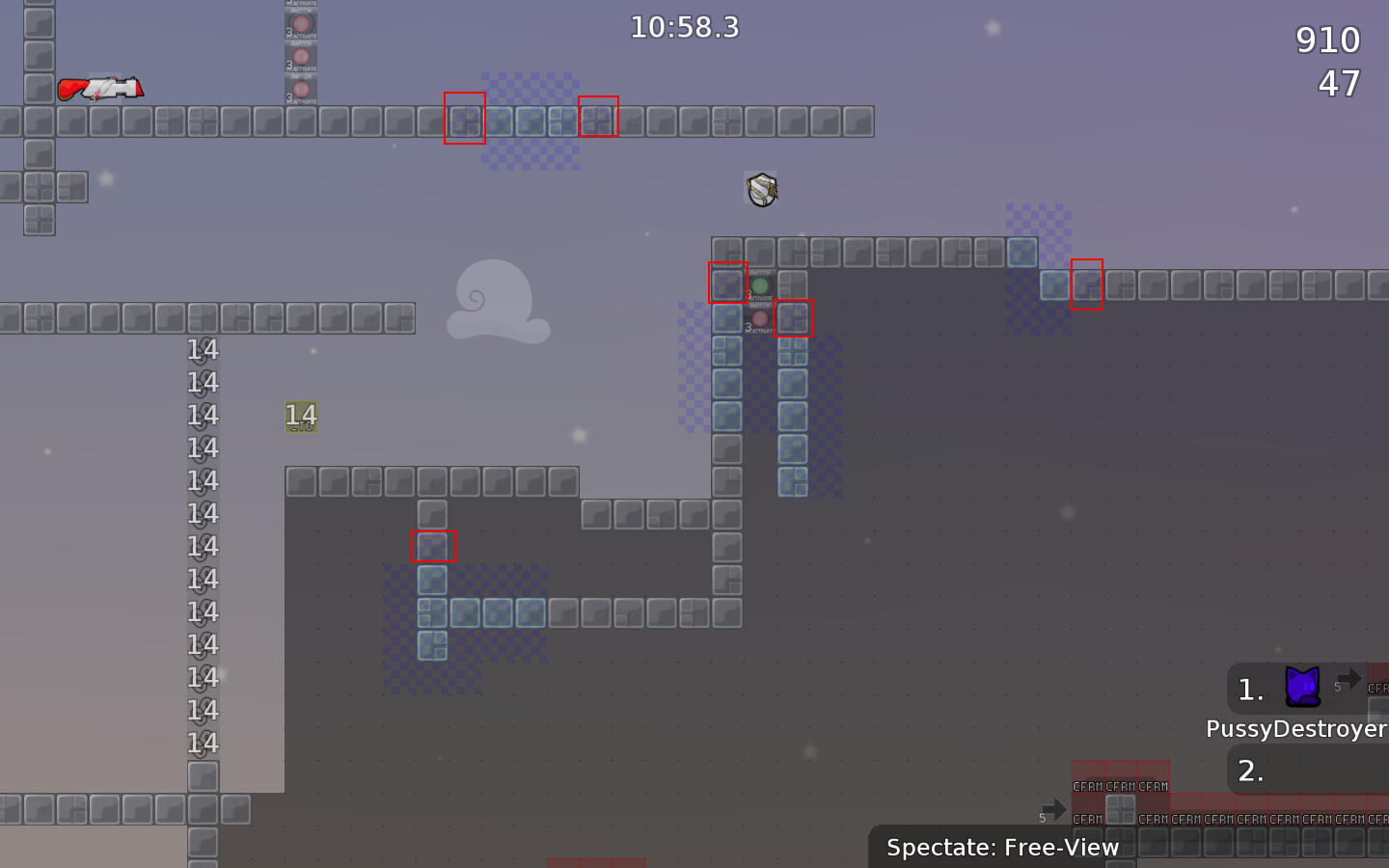Toggle the red-outlined switch block below the buttons
The height and width of the screenshot is (868, 1389).
coord(794,318)
